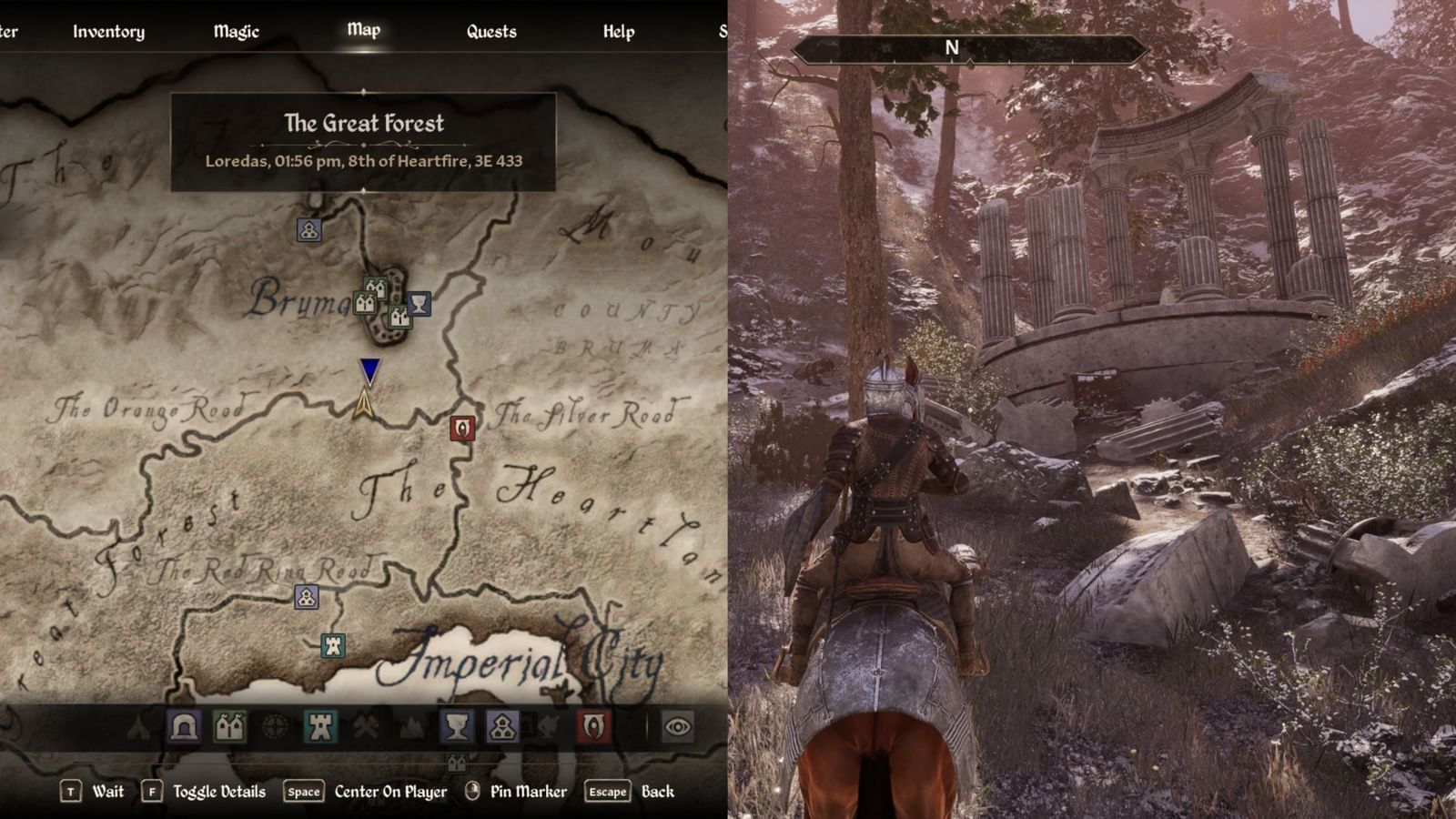Select the red Oblivion Gate filter icon
The height and width of the screenshot is (819, 1456).
point(591,728)
